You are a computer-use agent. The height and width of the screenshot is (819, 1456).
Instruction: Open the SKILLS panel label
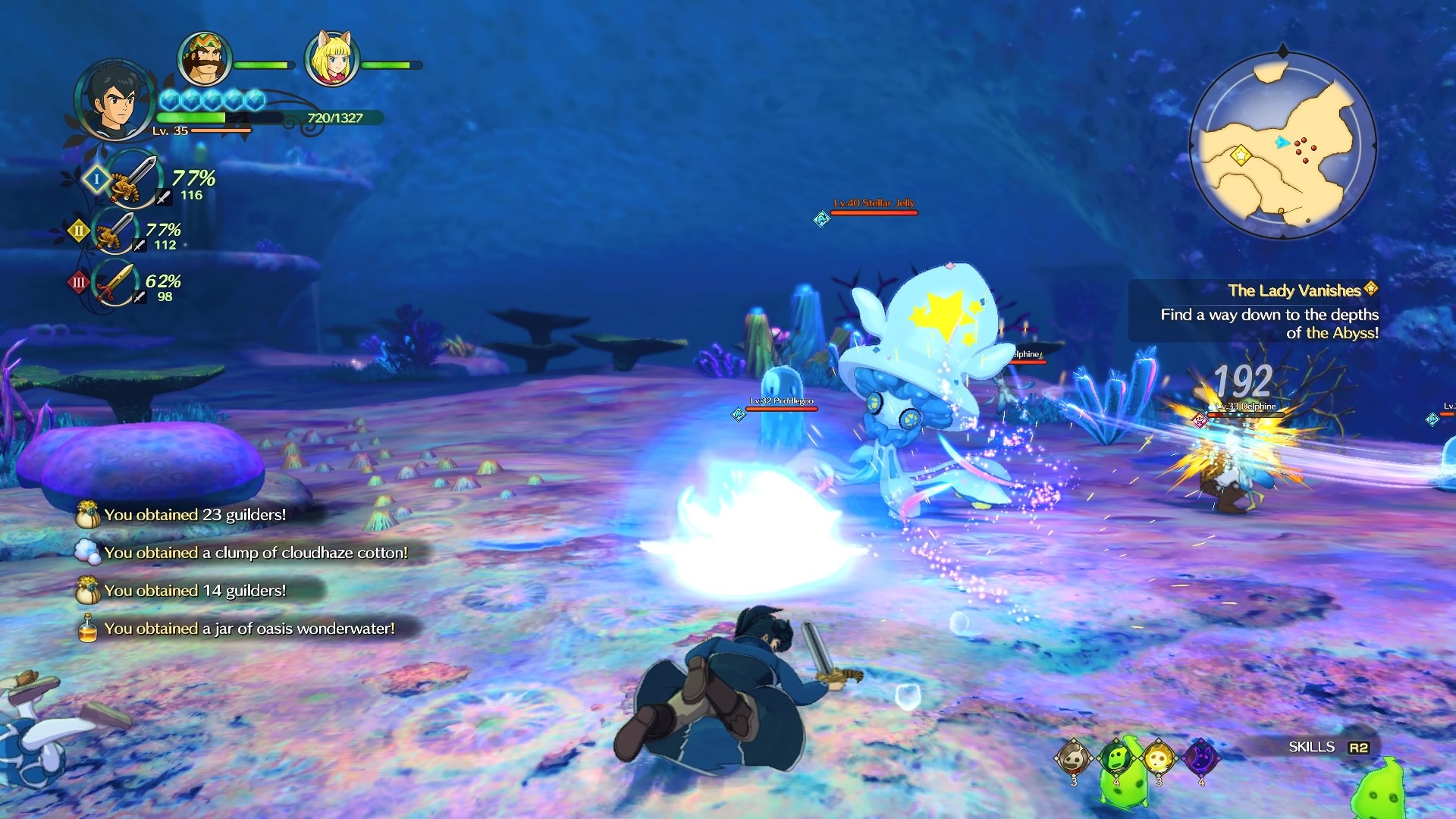click(1312, 747)
